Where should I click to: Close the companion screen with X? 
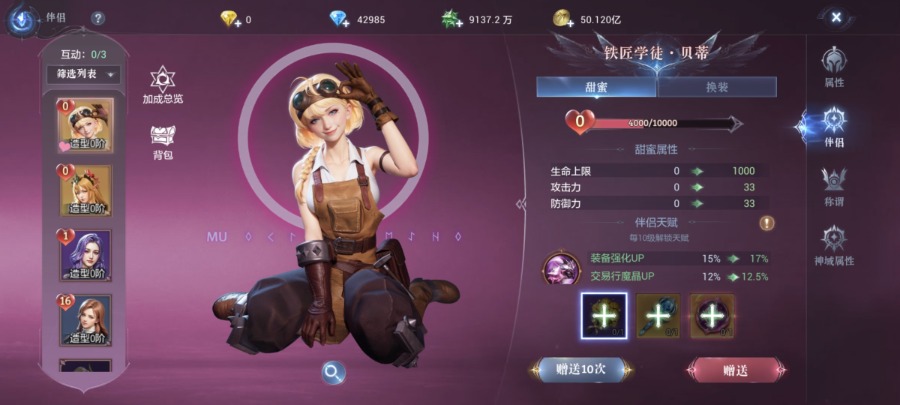click(836, 17)
